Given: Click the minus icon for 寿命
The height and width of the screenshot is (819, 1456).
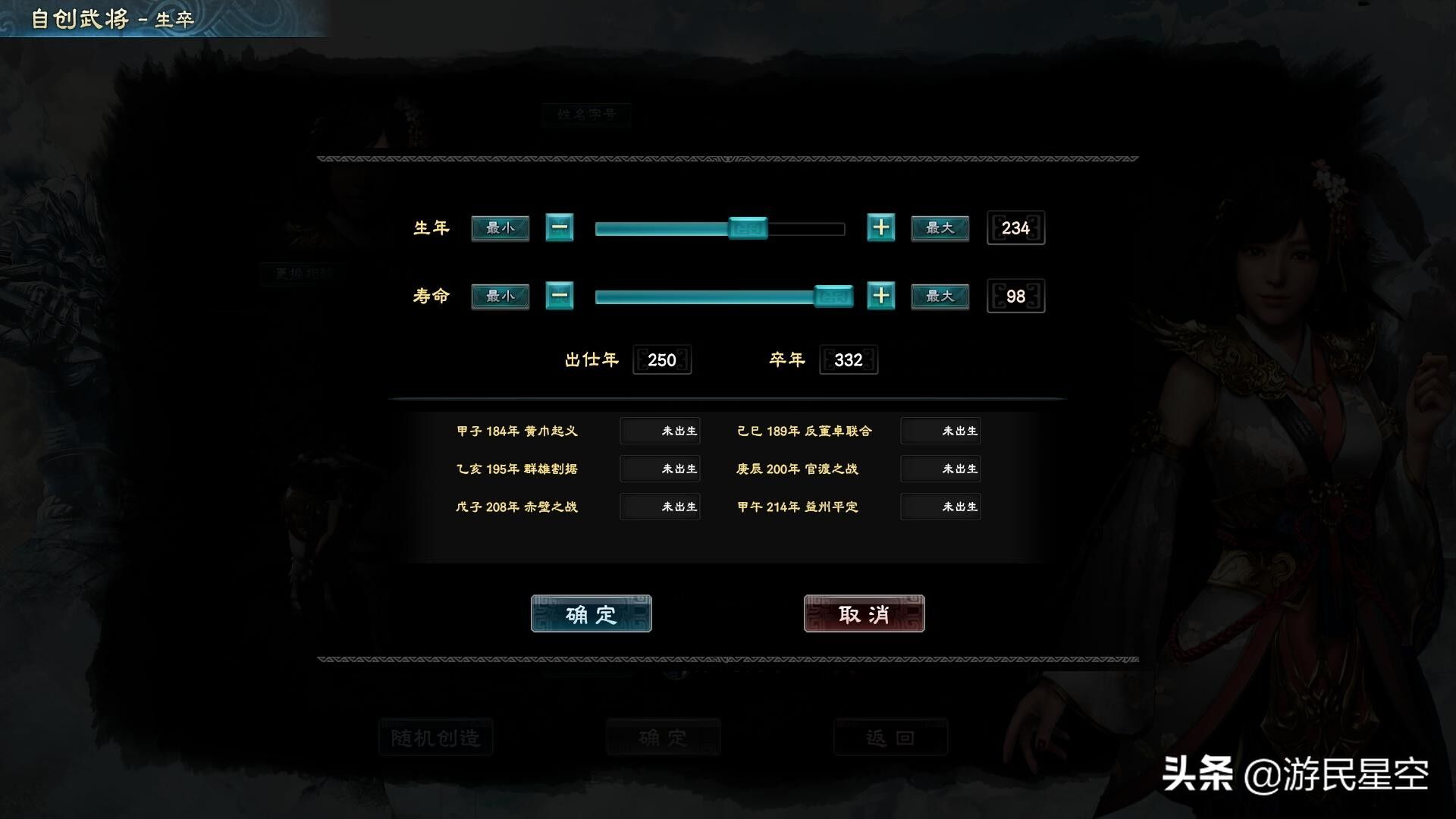Looking at the screenshot, I should 559,297.
